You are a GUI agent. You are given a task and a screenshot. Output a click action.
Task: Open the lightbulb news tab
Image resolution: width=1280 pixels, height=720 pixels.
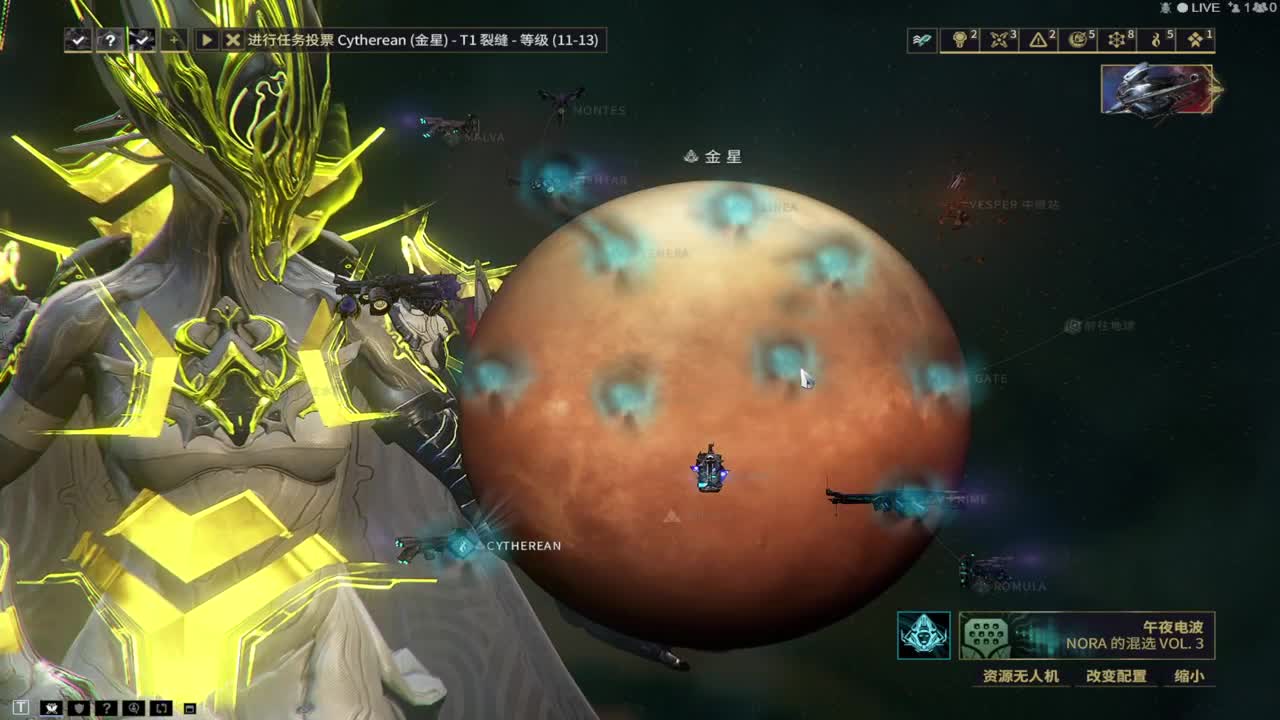click(962, 40)
